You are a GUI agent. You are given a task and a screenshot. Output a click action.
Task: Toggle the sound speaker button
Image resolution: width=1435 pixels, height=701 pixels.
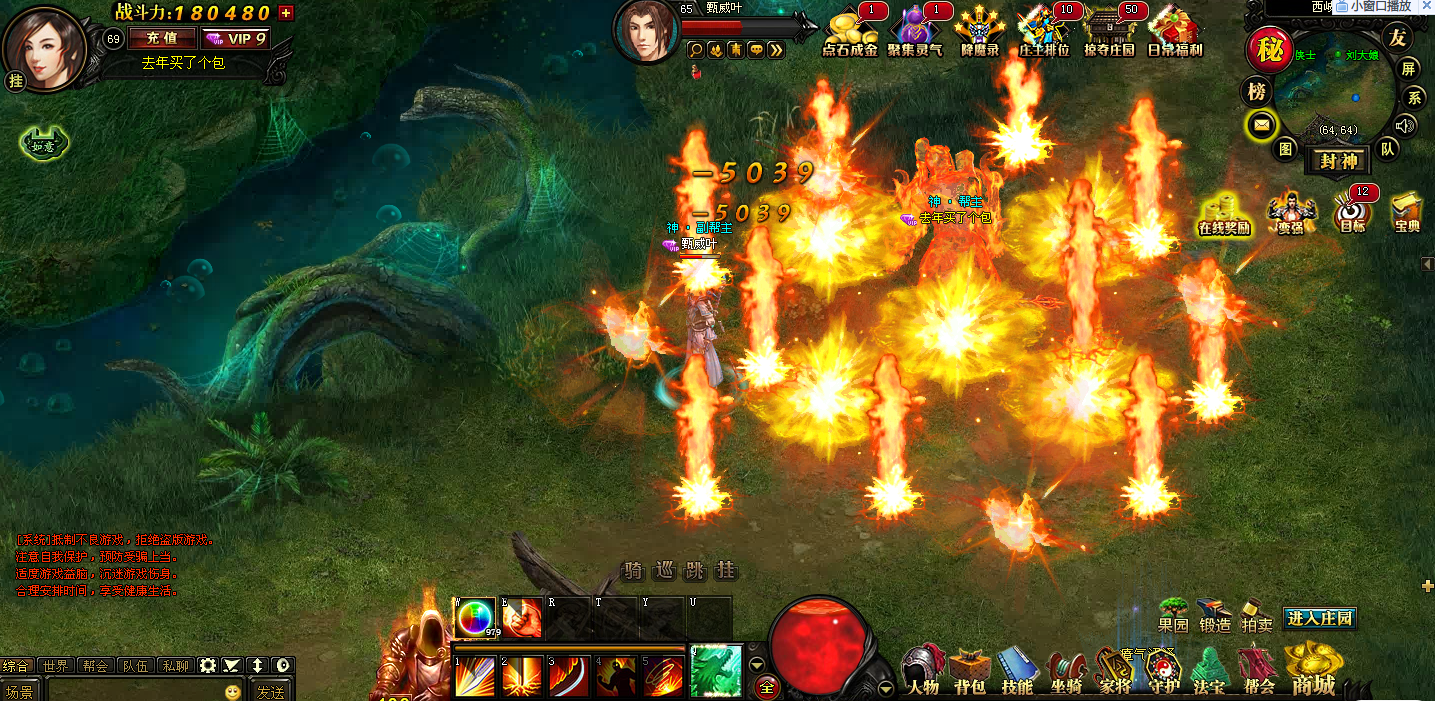[1406, 125]
